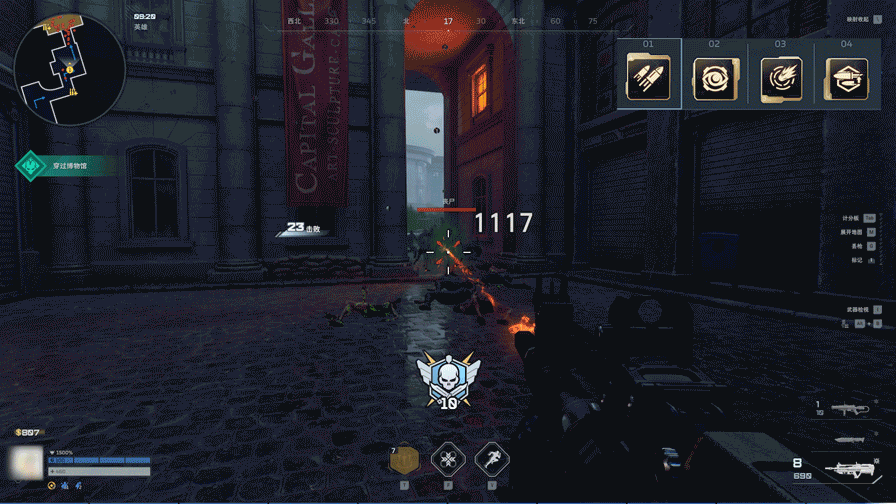Viewport: 896px width, 504px height.
Task: Use the gold hexagon armor item
Action: click(x=404, y=461)
